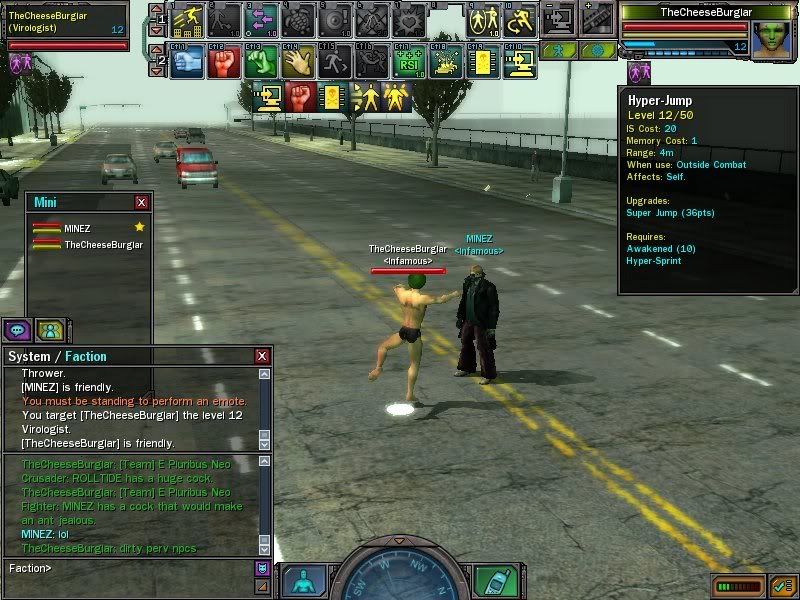Image resolution: width=800 pixels, height=600 pixels.
Task: Switch to the Faction chat tab
Action: click(86, 356)
